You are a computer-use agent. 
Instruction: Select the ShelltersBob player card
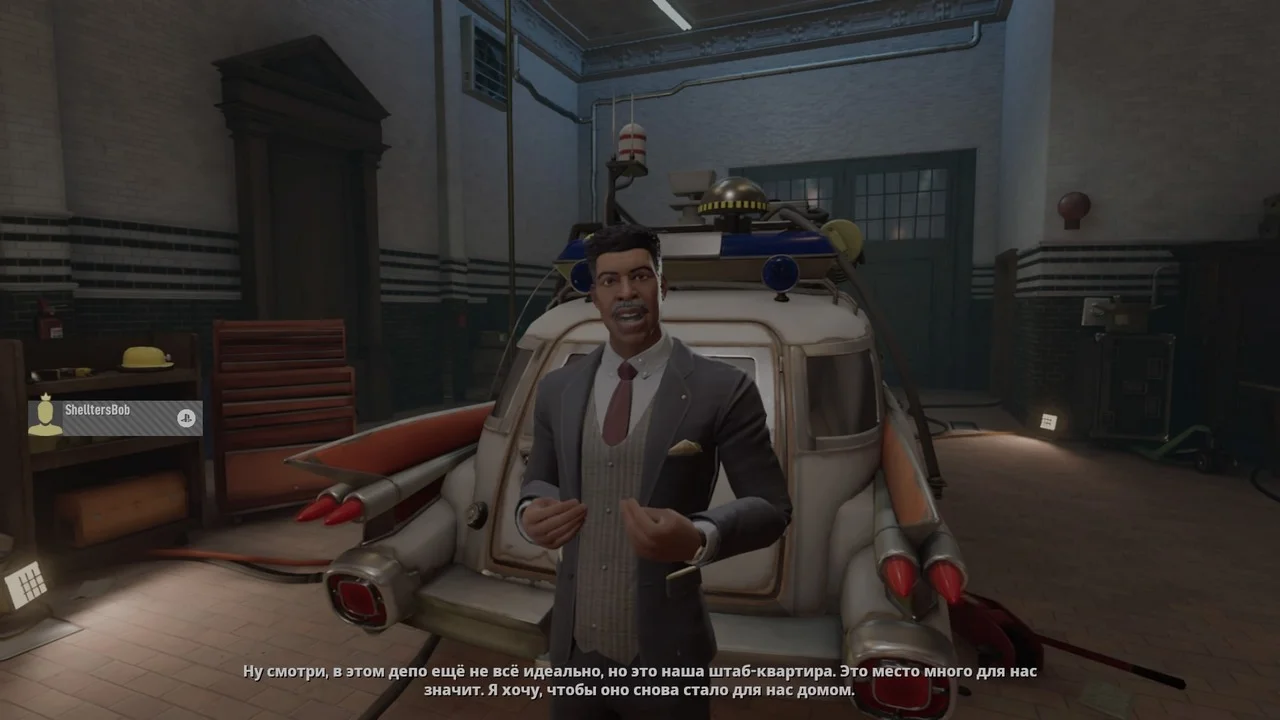[x=112, y=418]
